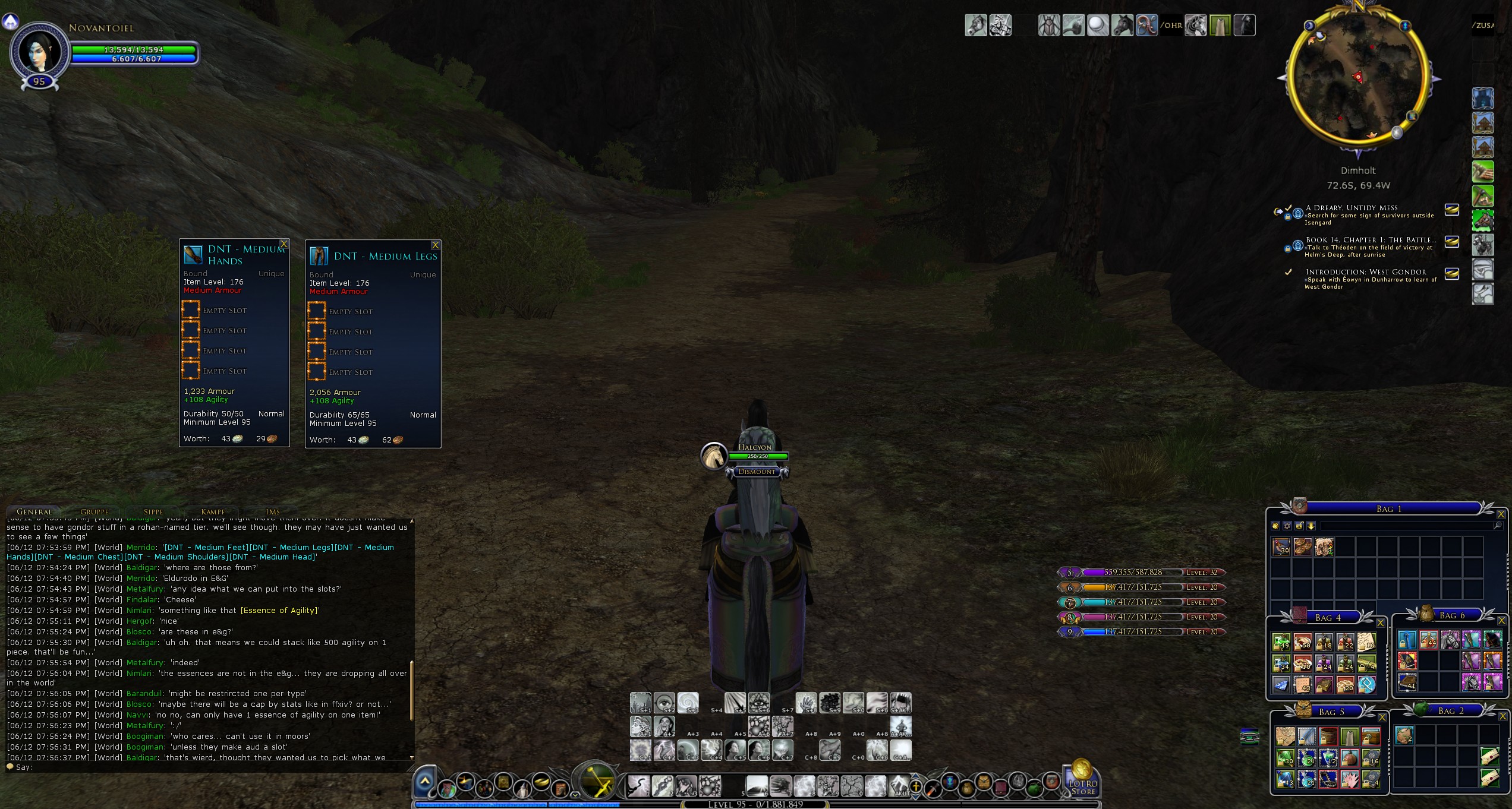Close the Bag 5 window
This screenshot has width=1512, height=809.
click(1382, 718)
